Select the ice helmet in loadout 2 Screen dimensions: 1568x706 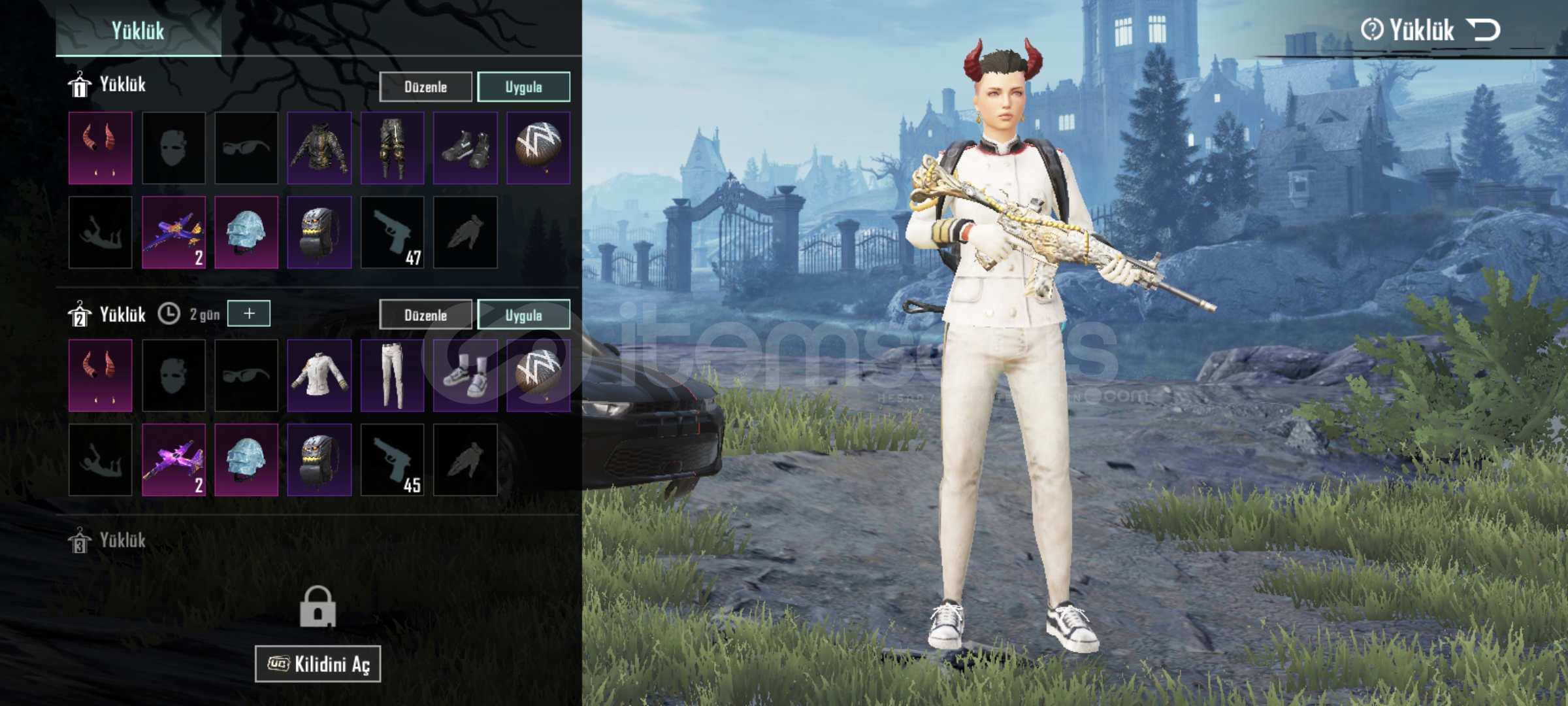pyautogui.click(x=246, y=460)
